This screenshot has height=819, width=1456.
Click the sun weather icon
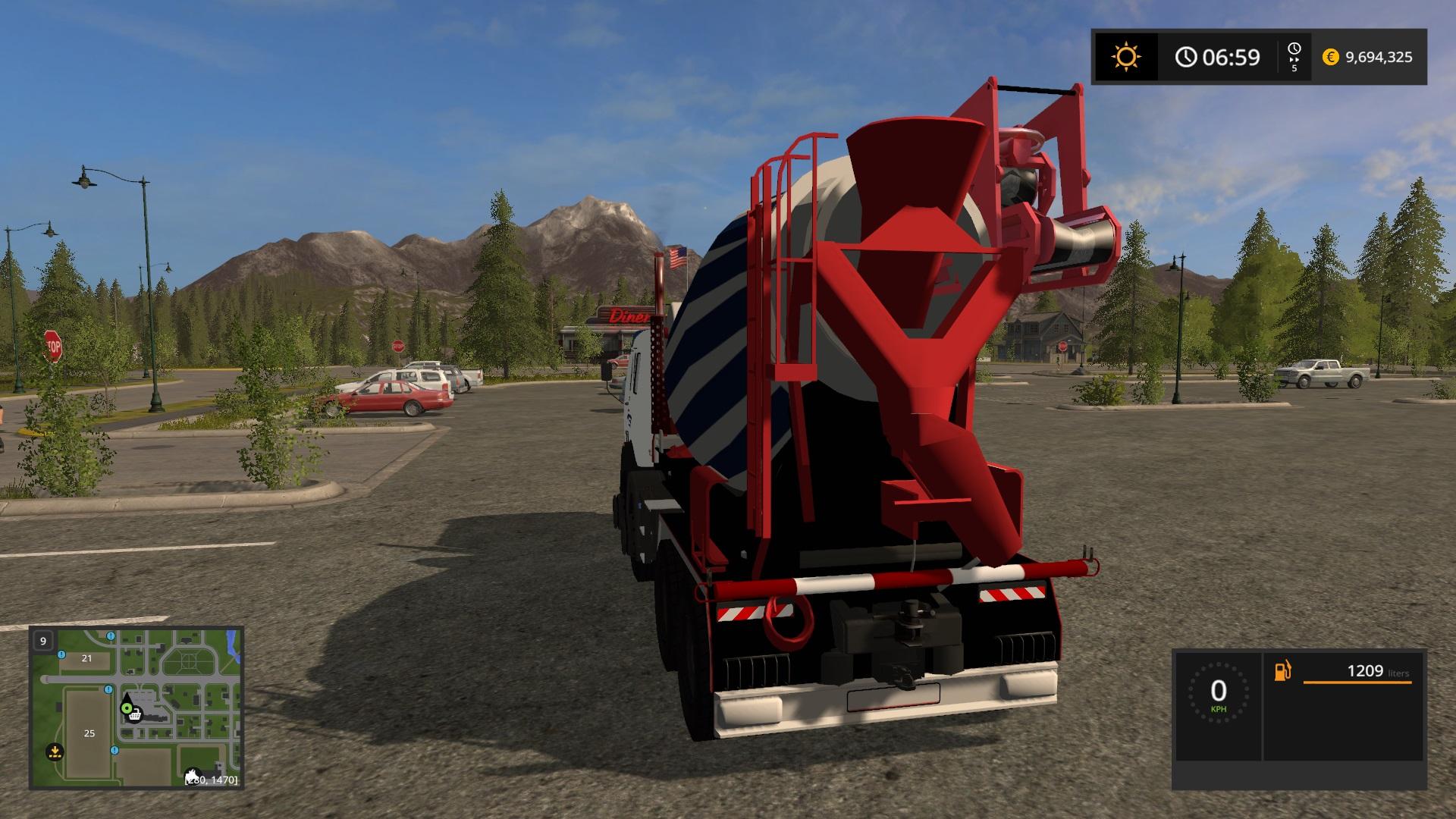coord(1125,57)
